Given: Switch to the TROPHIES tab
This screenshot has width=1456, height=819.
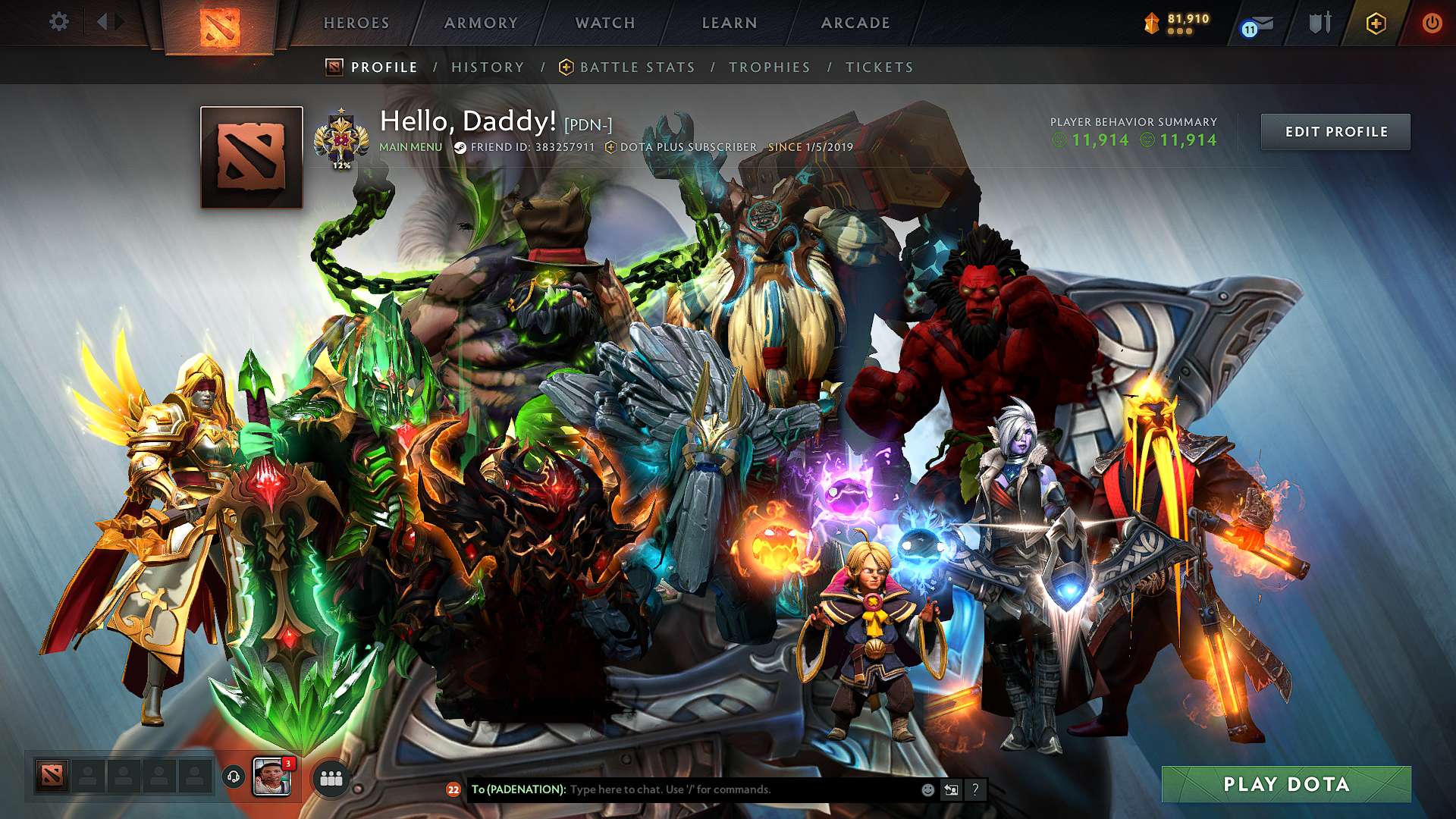Looking at the screenshot, I should pyautogui.click(x=769, y=67).
